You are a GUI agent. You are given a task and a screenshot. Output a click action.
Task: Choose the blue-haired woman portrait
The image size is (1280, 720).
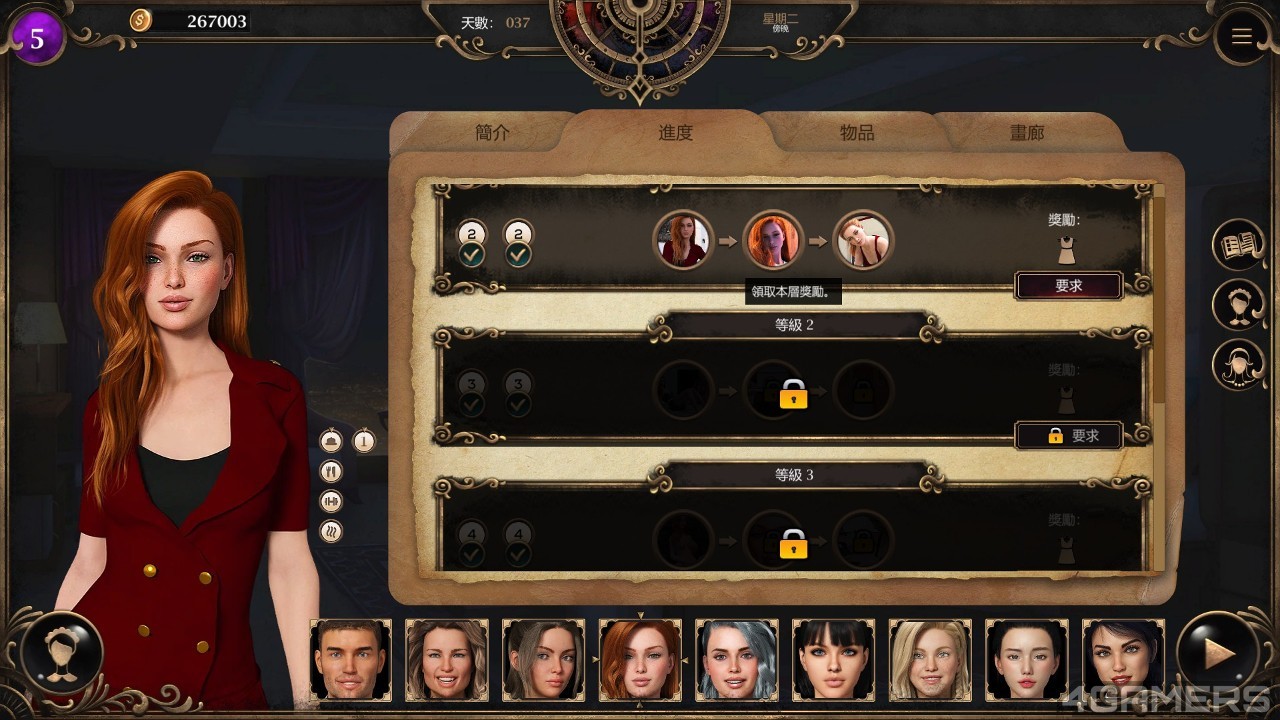(x=737, y=659)
